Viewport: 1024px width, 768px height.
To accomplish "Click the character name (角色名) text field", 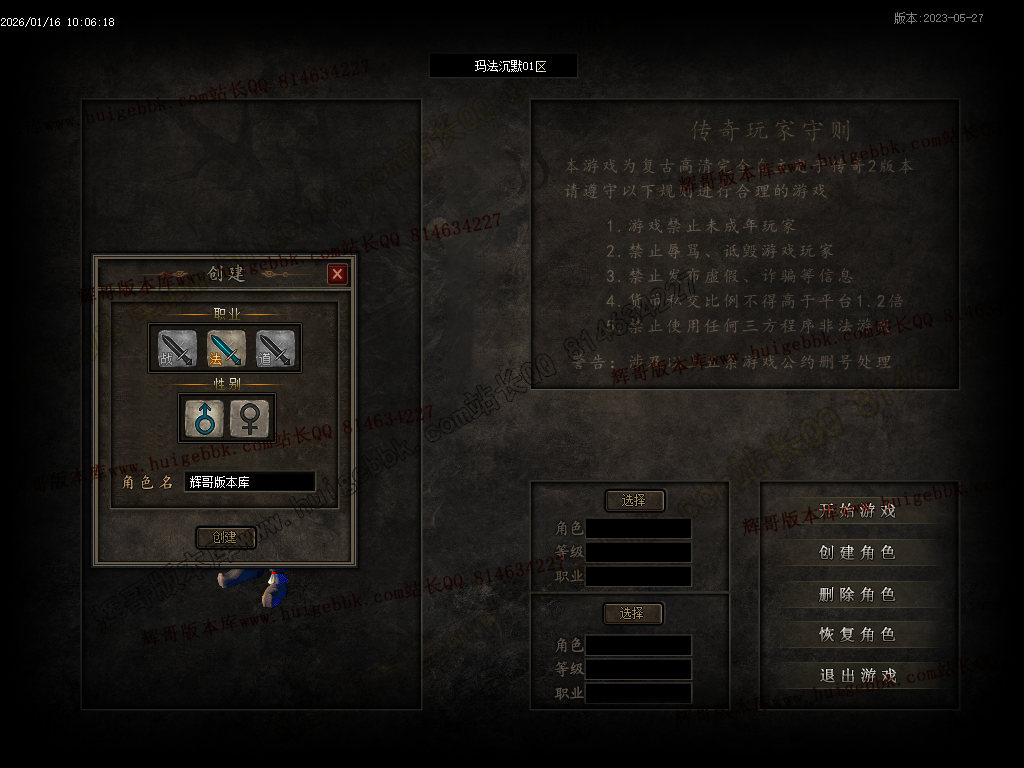I will pyautogui.click(x=249, y=482).
